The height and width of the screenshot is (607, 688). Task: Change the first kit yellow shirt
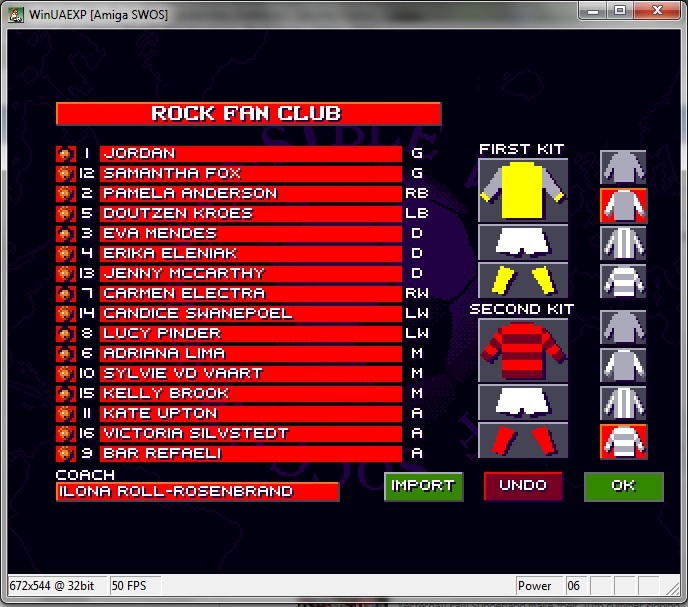coord(523,190)
